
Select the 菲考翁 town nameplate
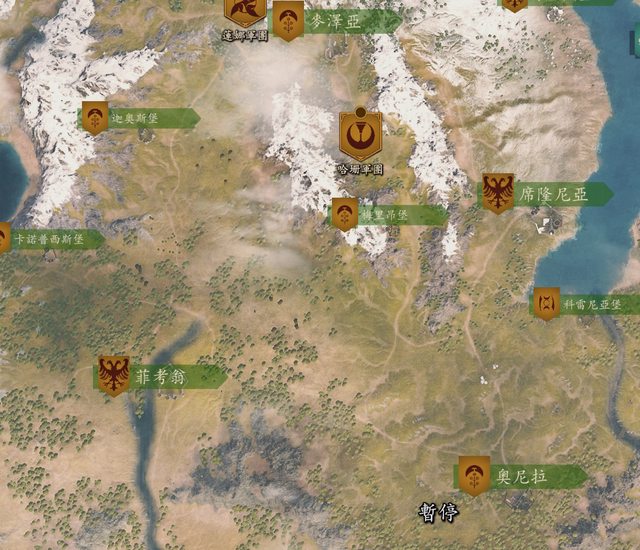click(x=162, y=377)
